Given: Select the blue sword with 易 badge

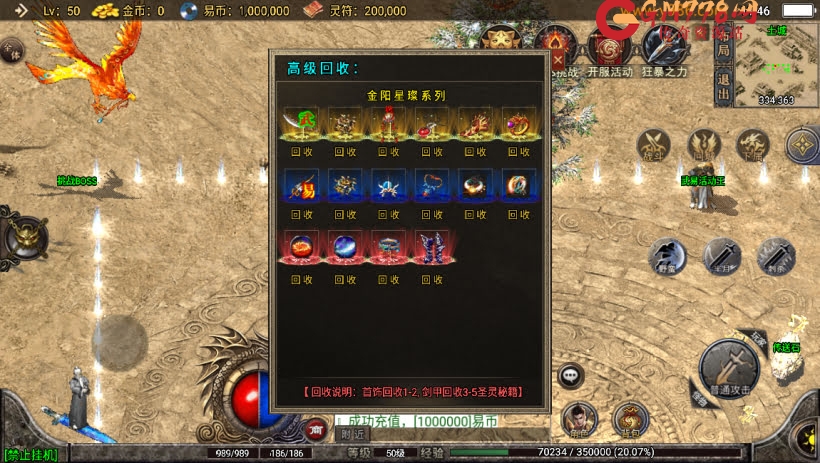Looking at the screenshot, I should click(301, 185).
